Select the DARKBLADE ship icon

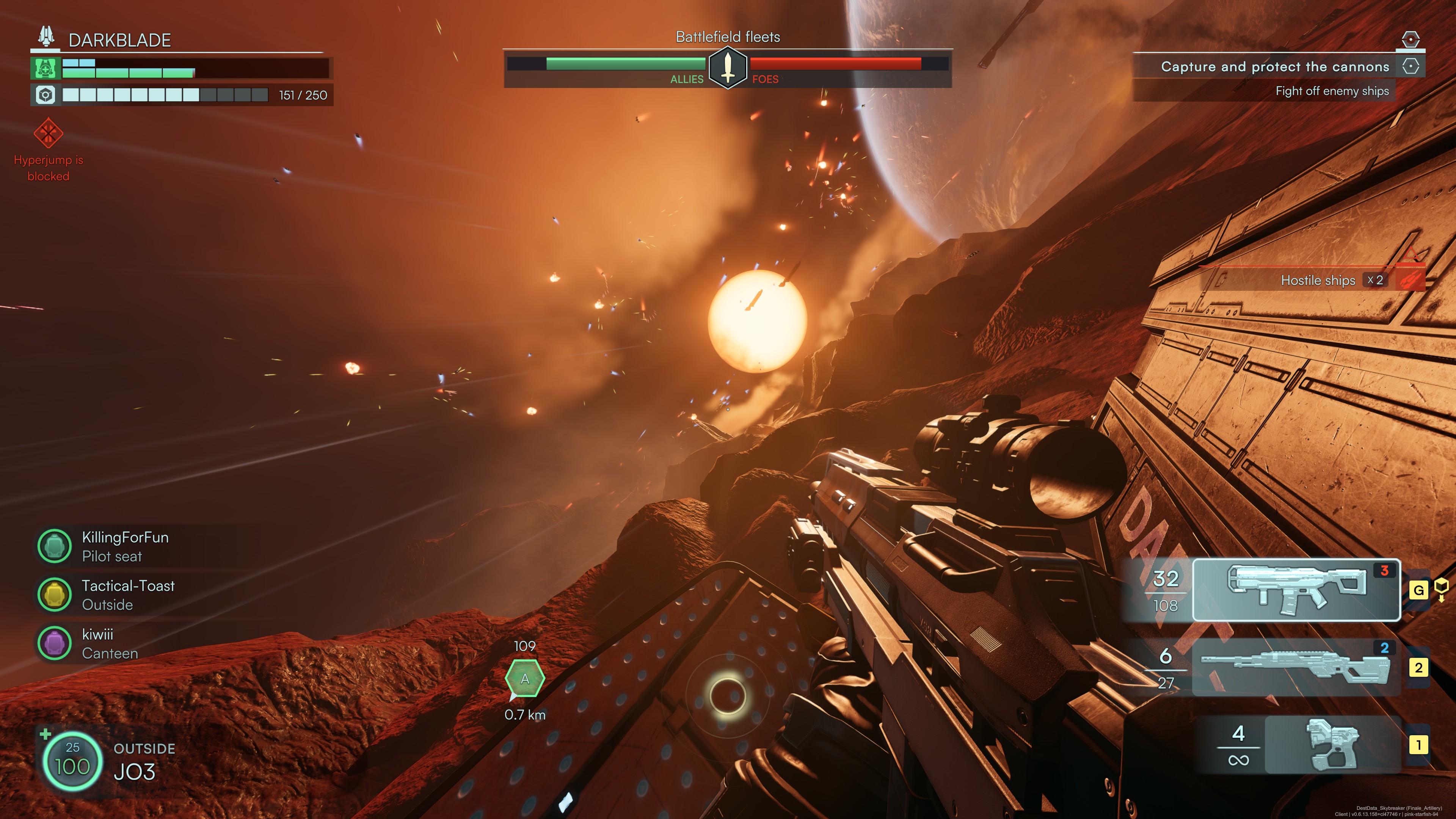(x=46, y=37)
